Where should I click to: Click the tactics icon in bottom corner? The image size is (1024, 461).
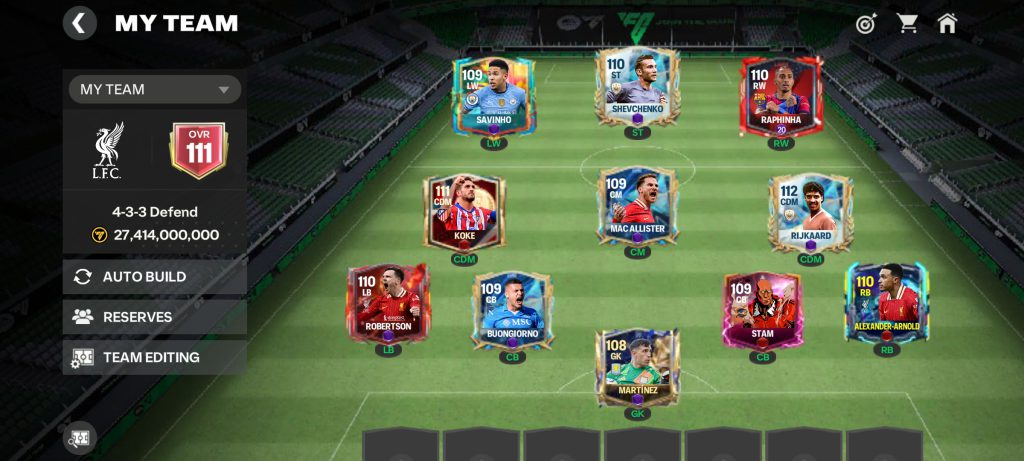(80, 437)
